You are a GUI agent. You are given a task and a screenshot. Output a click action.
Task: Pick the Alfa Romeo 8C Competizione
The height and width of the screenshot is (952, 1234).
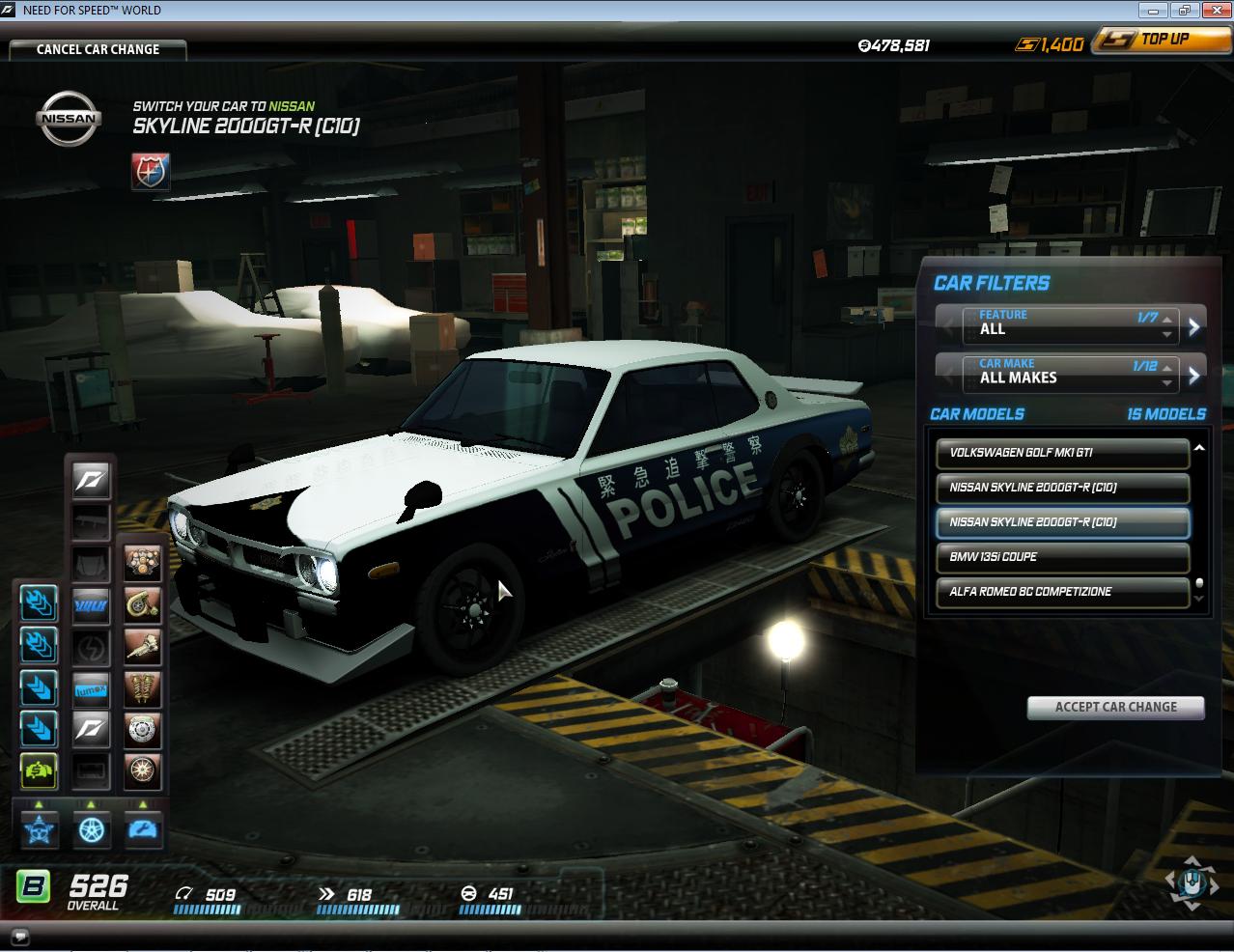(x=1062, y=592)
